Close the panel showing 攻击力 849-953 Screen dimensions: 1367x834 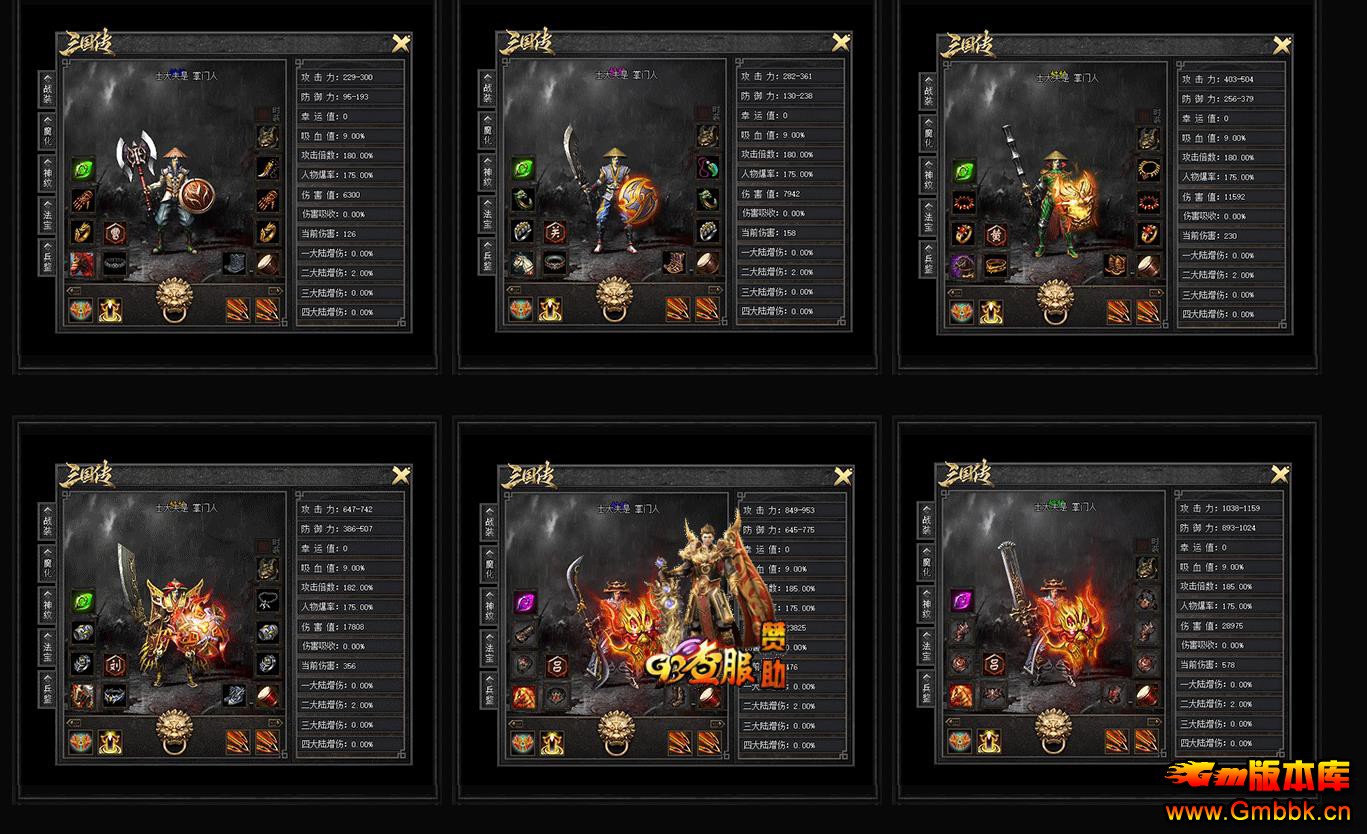point(841,474)
